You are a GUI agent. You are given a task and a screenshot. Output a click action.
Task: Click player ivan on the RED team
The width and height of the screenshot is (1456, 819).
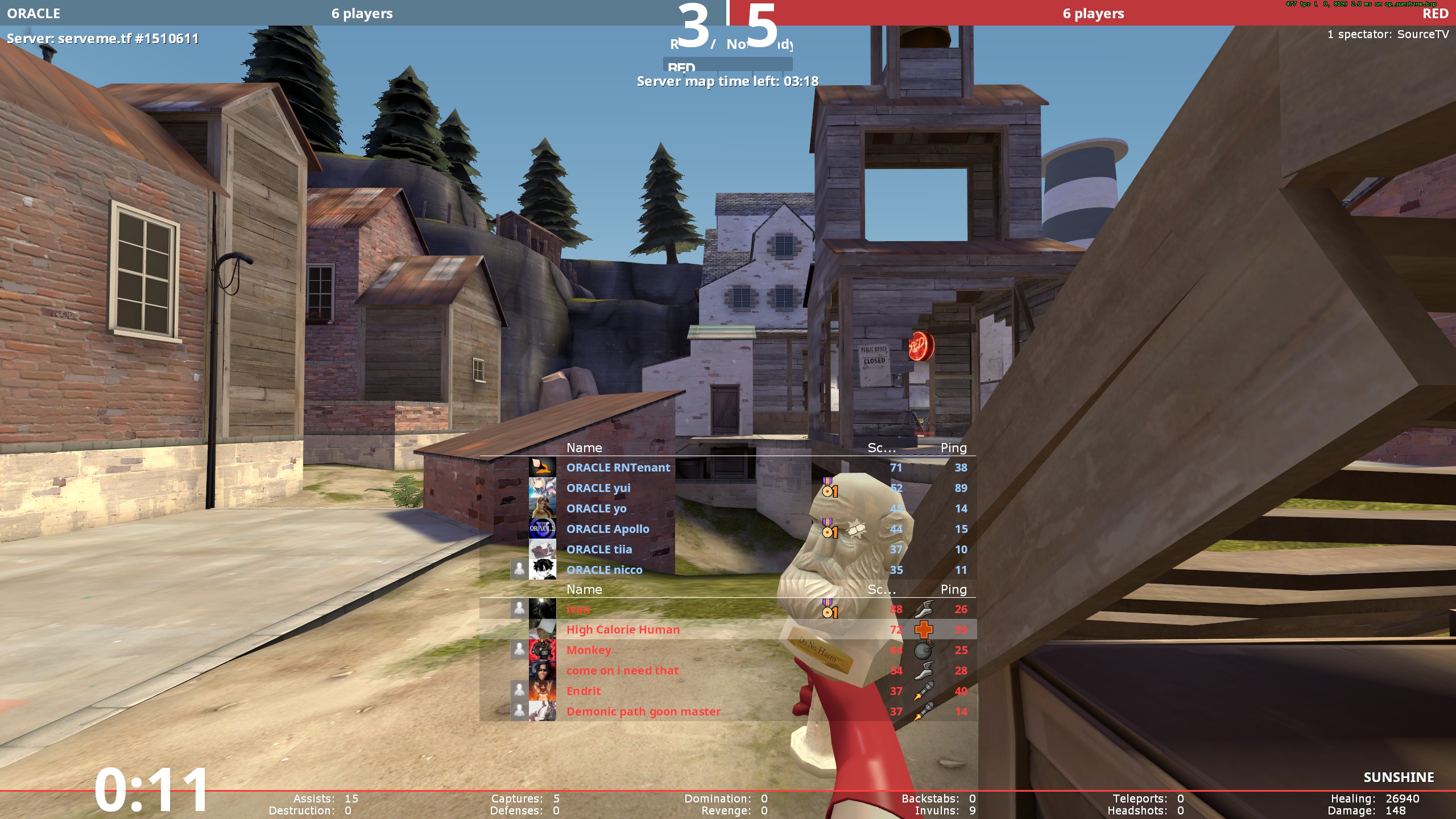click(x=578, y=609)
